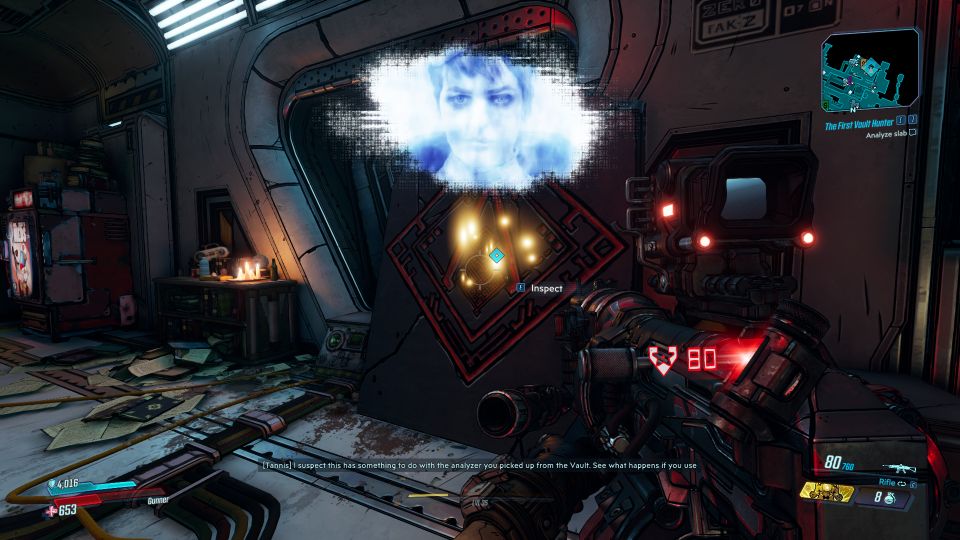Open the minimap in the corner
This screenshot has width=960, height=540.
point(871,70)
